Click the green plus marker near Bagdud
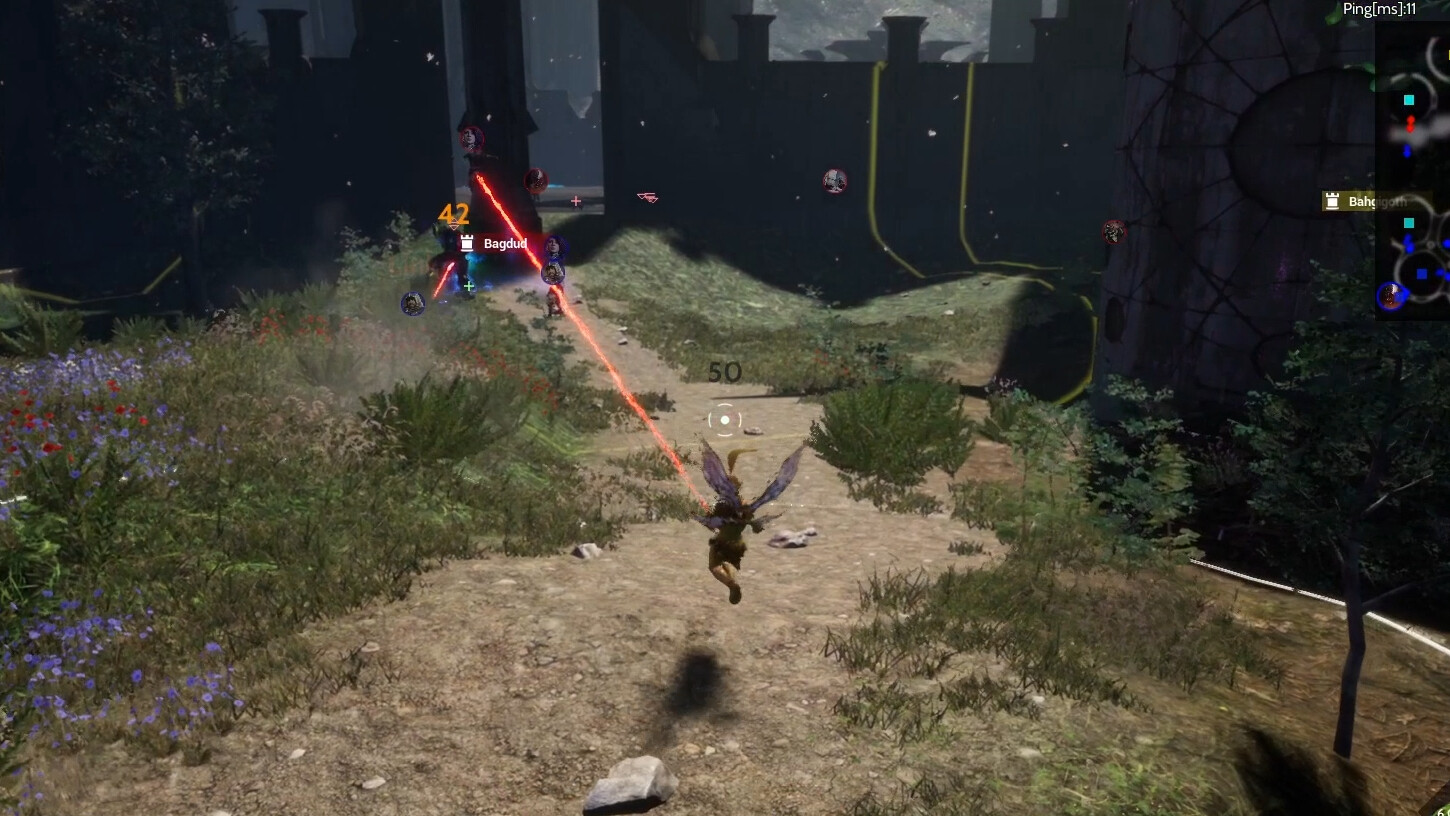Viewport: 1450px width, 816px height. coord(468,286)
